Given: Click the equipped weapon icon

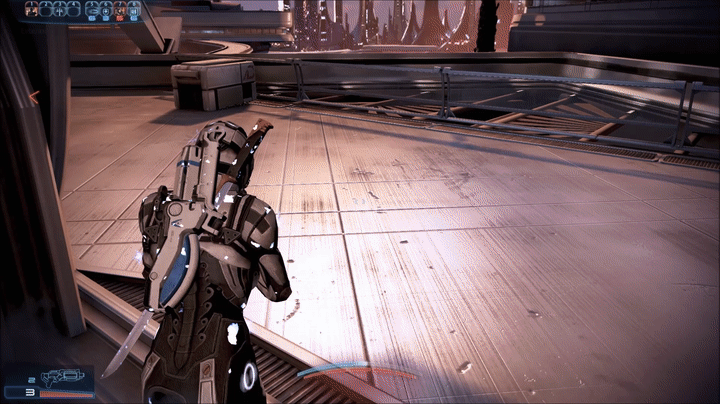Looking at the screenshot, I should (66, 378).
